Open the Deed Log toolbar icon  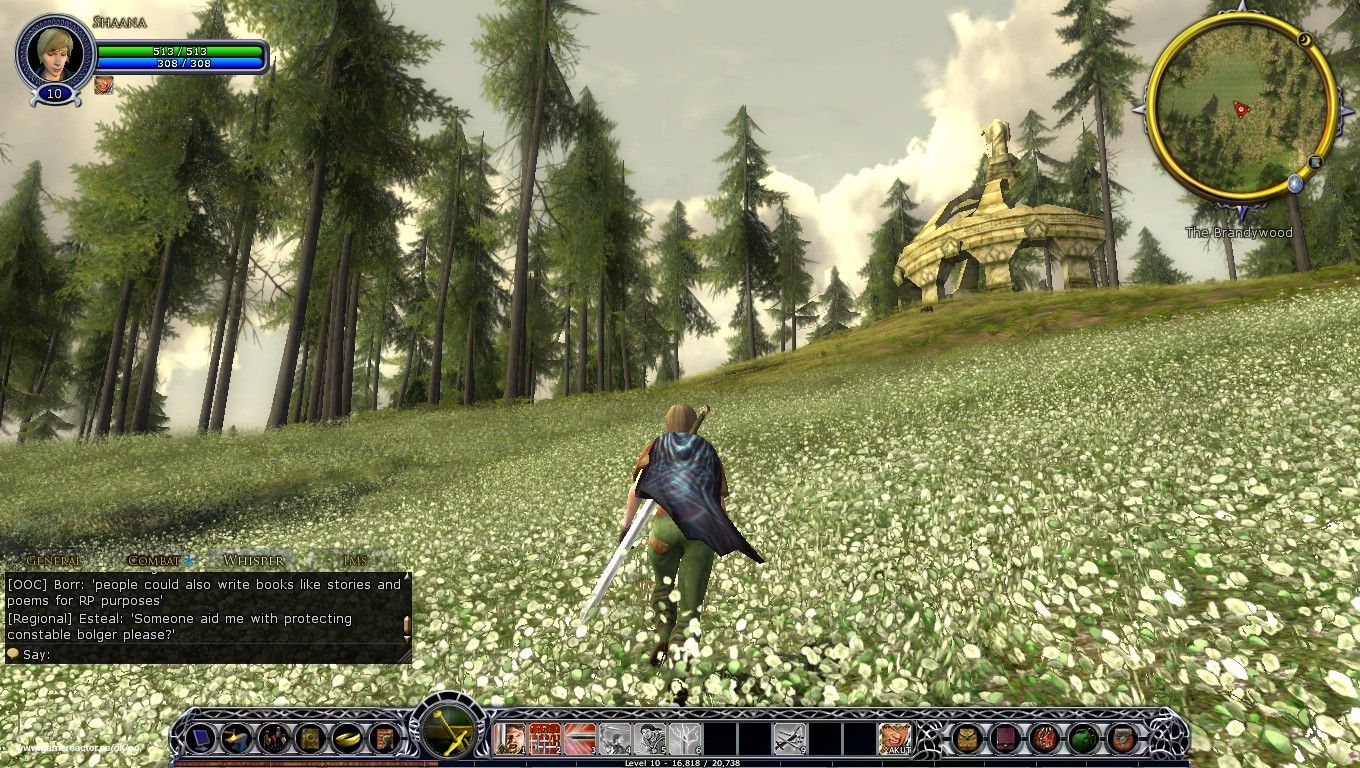point(383,738)
